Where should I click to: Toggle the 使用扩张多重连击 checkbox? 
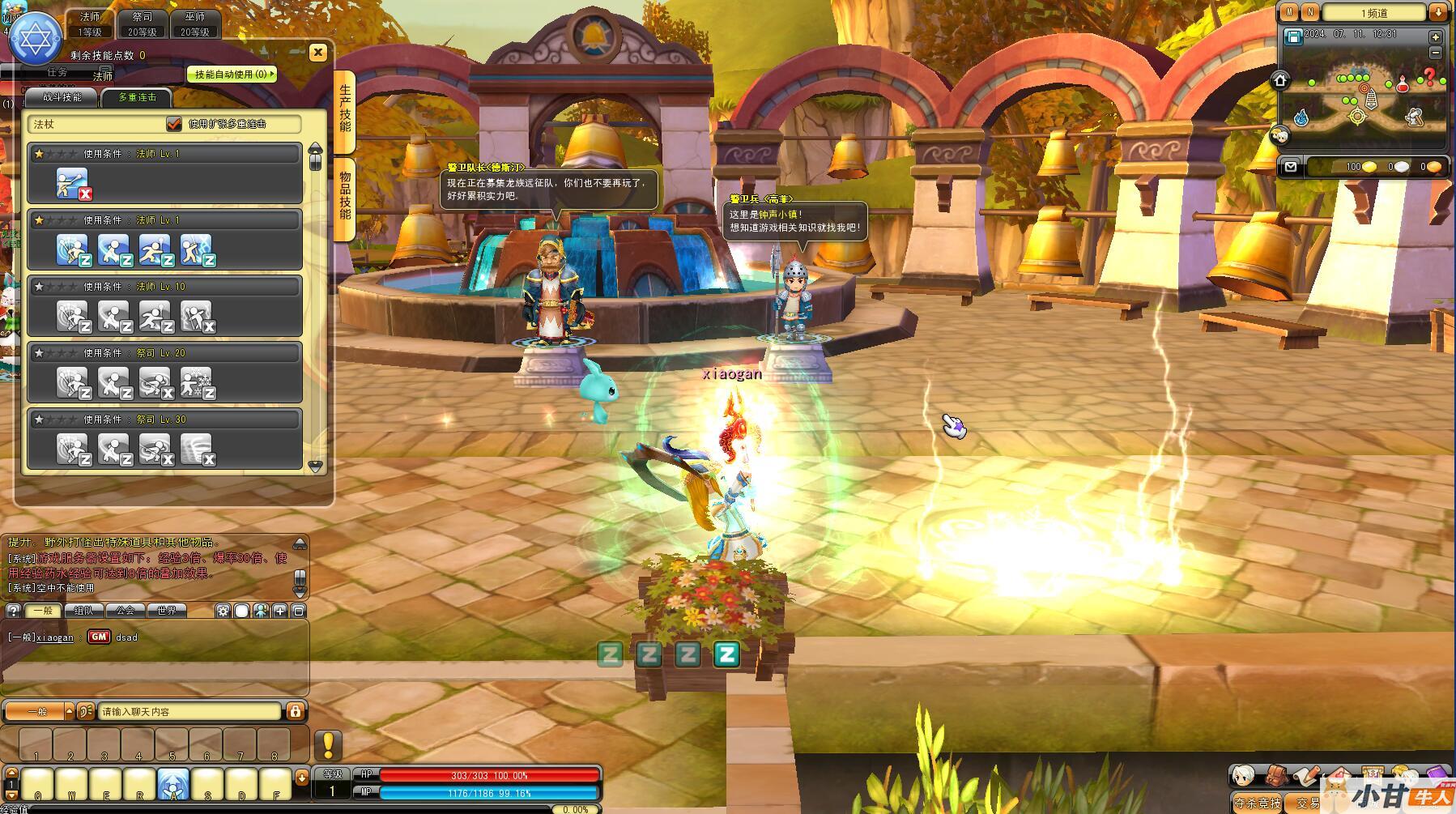pyautogui.click(x=174, y=124)
